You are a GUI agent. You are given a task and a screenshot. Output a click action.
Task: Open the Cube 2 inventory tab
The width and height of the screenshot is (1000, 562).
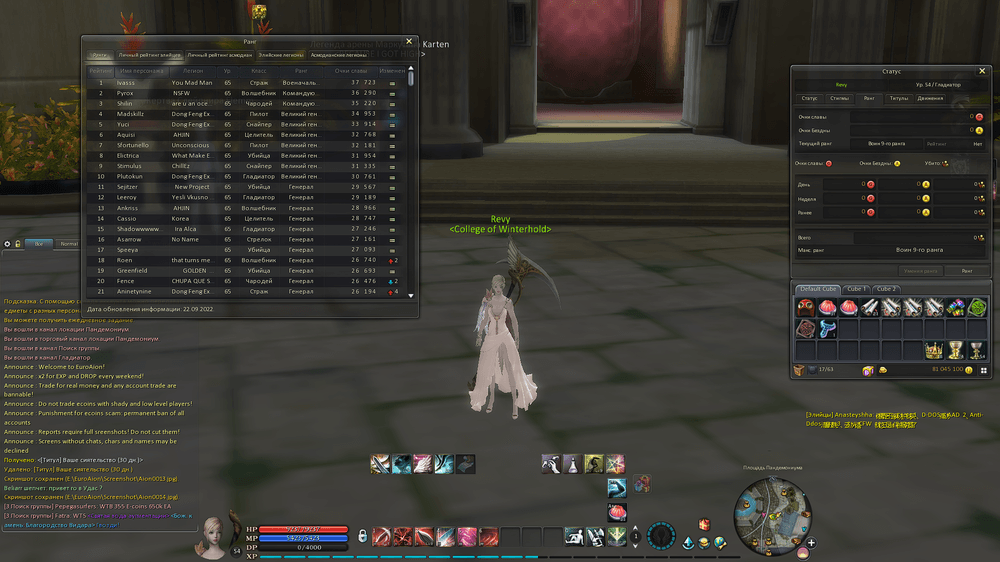[x=886, y=289]
